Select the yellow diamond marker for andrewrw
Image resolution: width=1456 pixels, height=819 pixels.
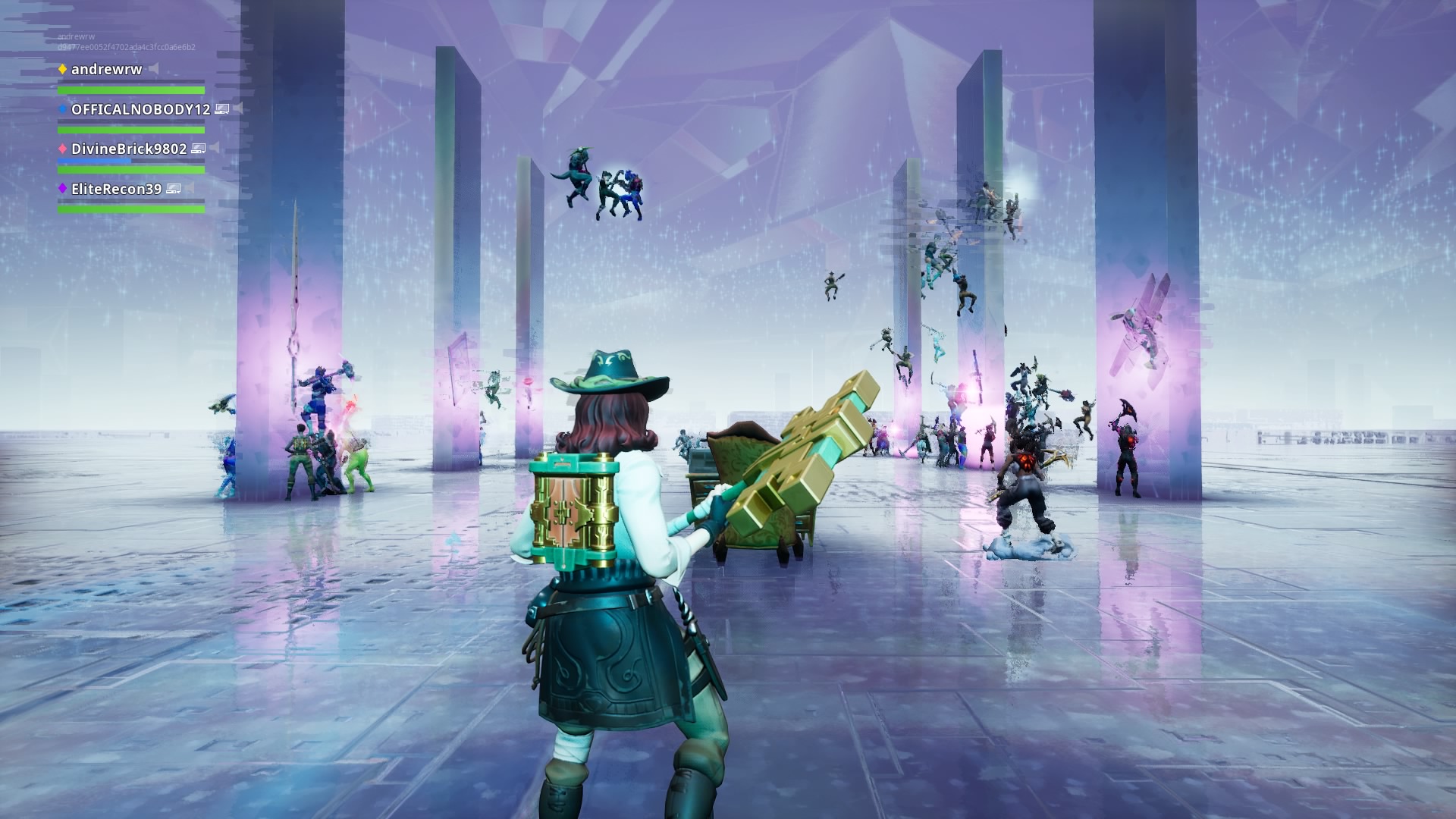[x=62, y=69]
